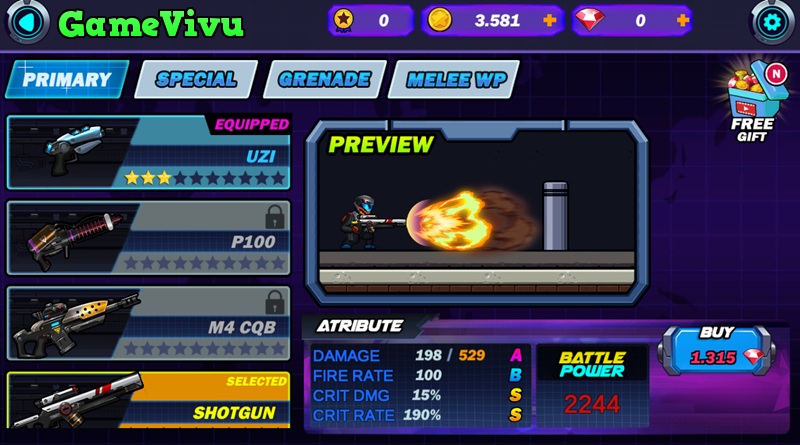Switch to the Primary weapons tab
The width and height of the screenshot is (800, 445).
click(x=67, y=80)
